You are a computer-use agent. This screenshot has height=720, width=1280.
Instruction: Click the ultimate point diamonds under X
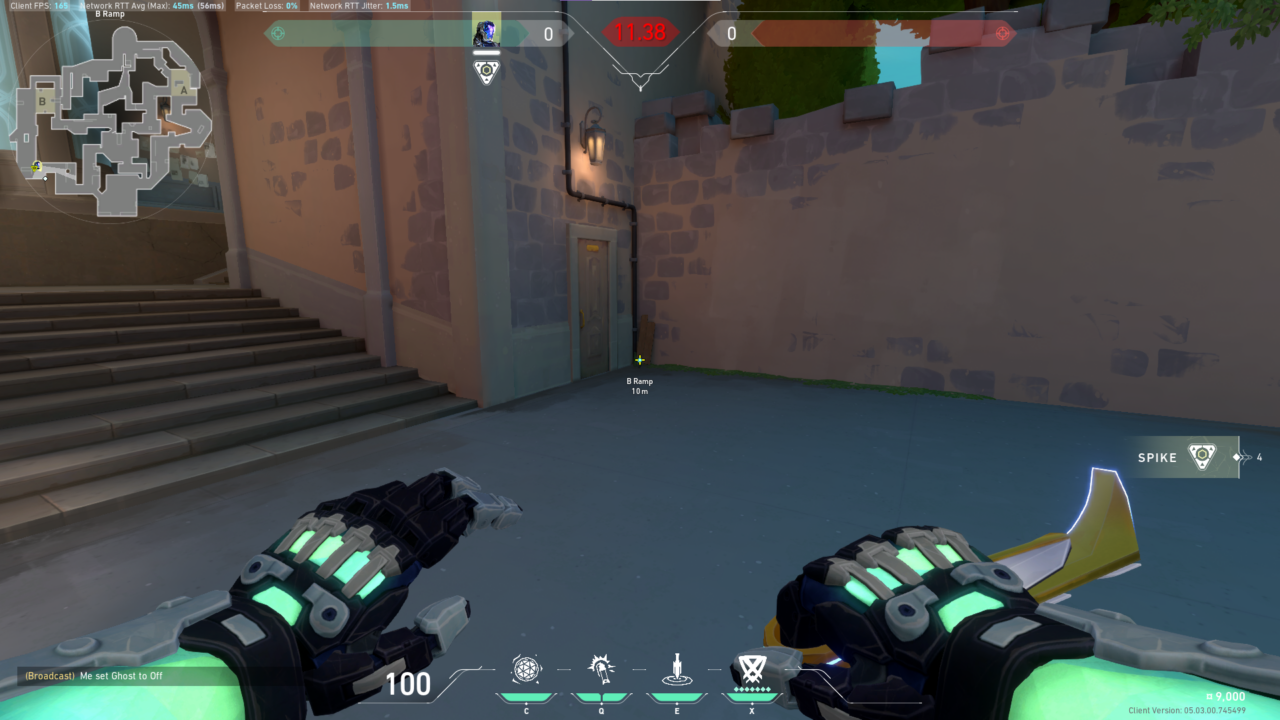[x=752, y=689]
